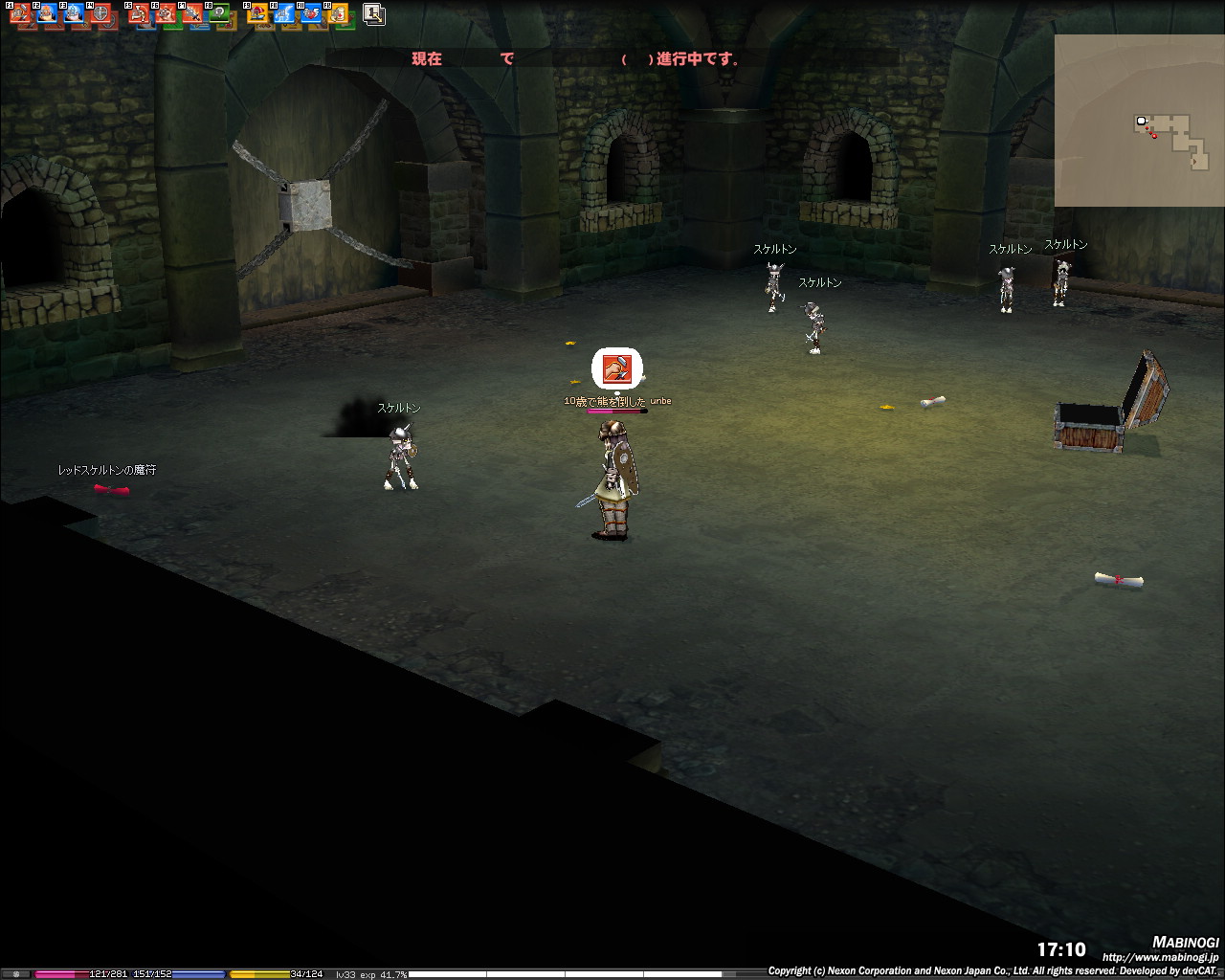The height and width of the screenshot is (980, 1225).
Task: Select the F8 green skill icon
Action: click(219, 14)
